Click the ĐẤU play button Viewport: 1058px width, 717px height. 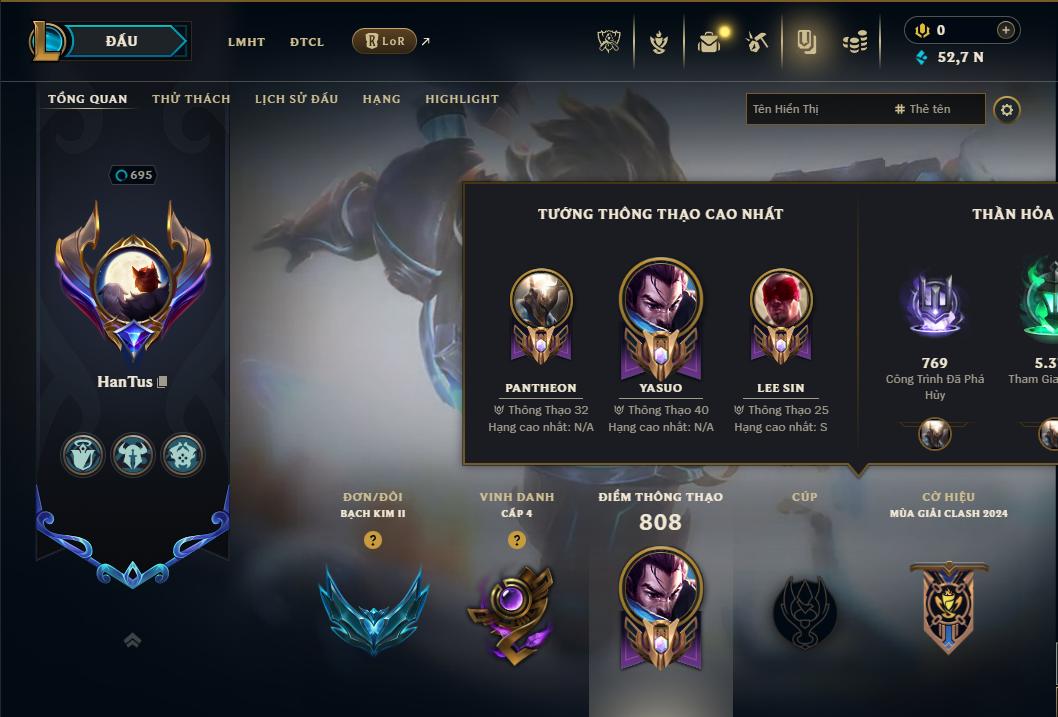(x=122, y=41)
